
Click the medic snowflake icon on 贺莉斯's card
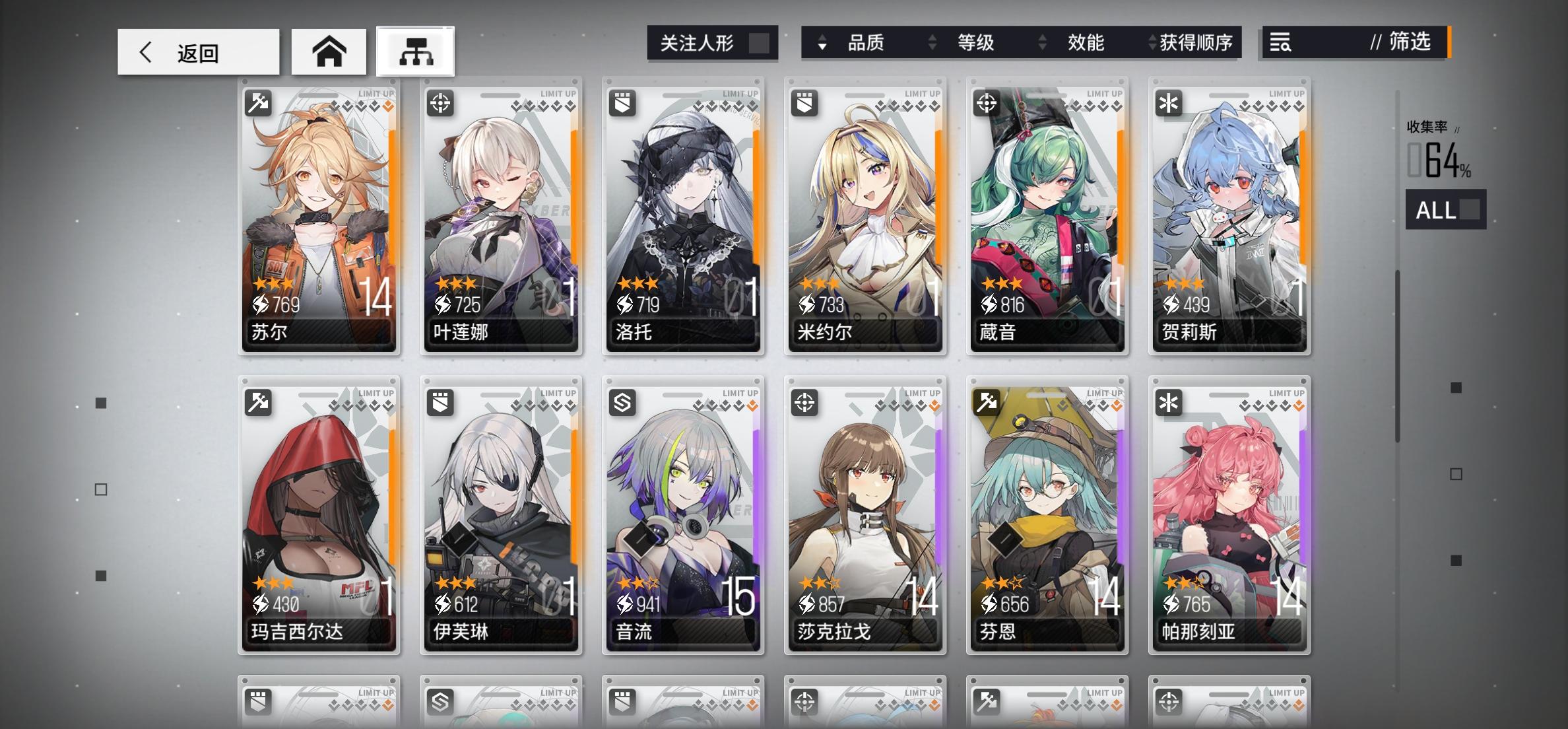pos(1168,102)
